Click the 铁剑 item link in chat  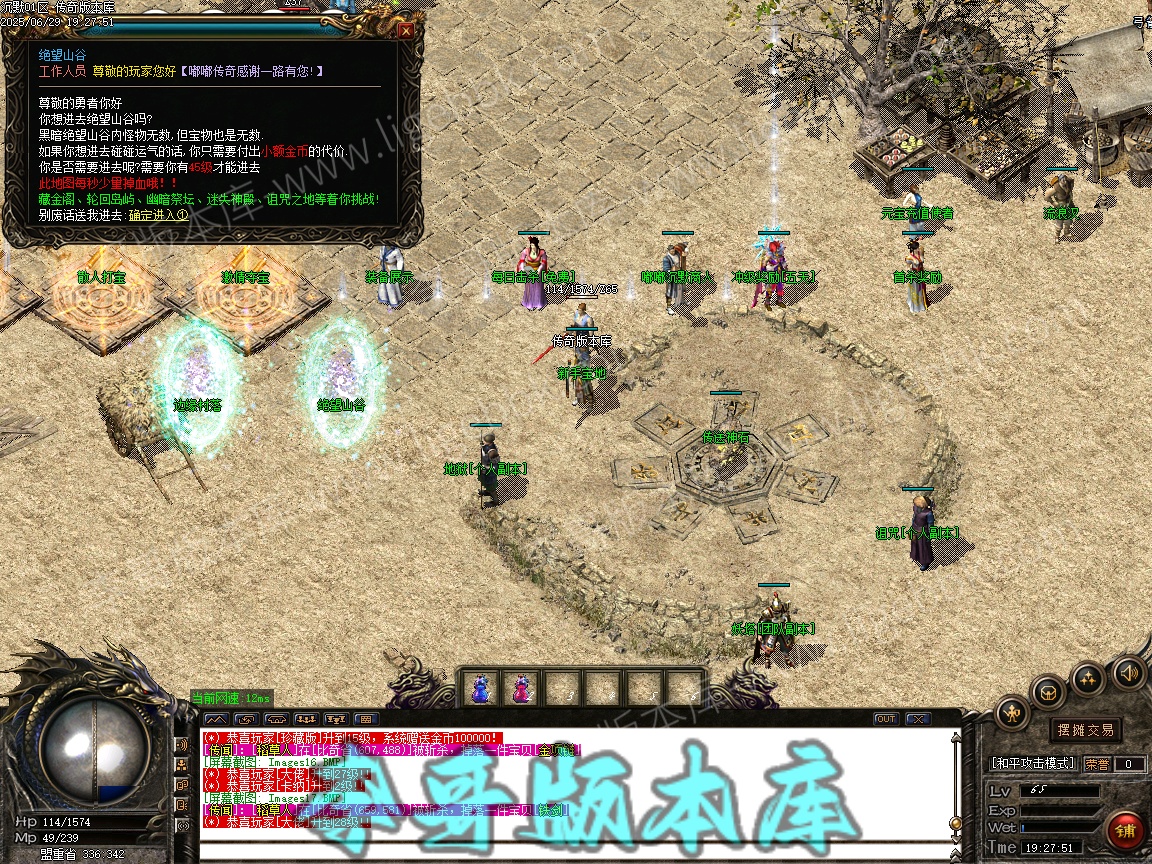click(x=550, y=809)
